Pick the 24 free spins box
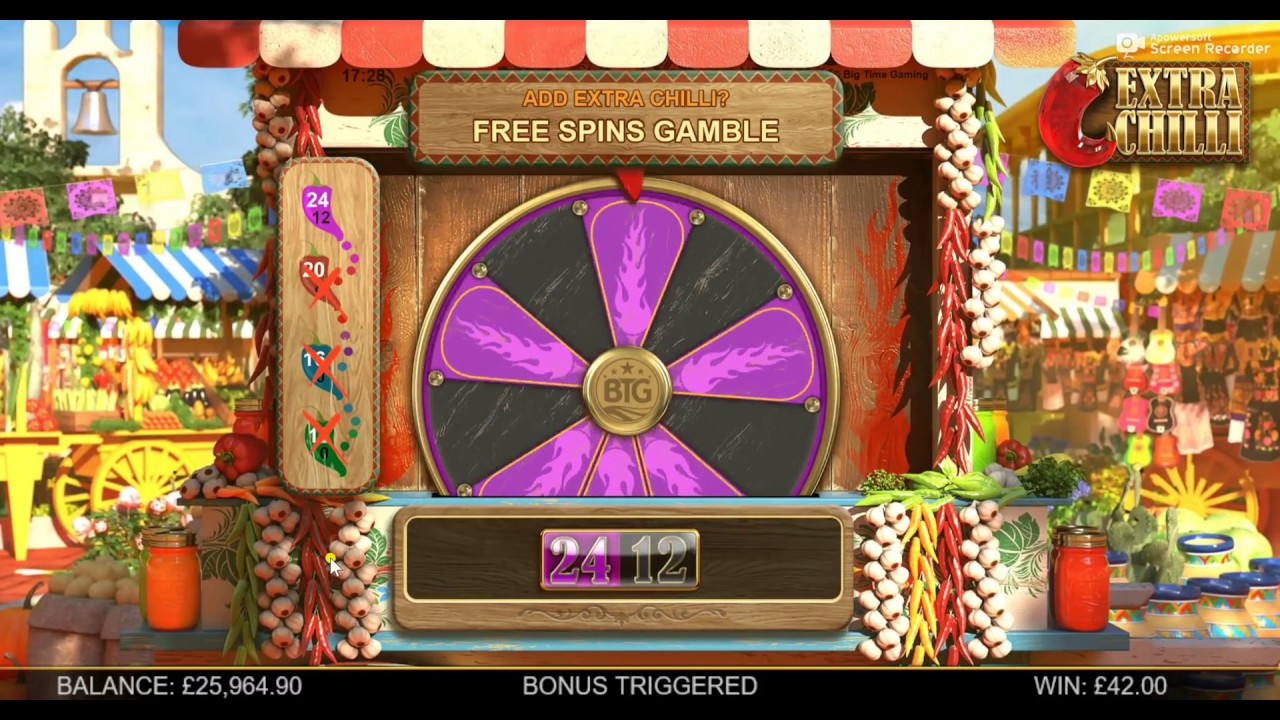Image resolution: width=1280 pixels, height=720 pixels. click(580, 560)
